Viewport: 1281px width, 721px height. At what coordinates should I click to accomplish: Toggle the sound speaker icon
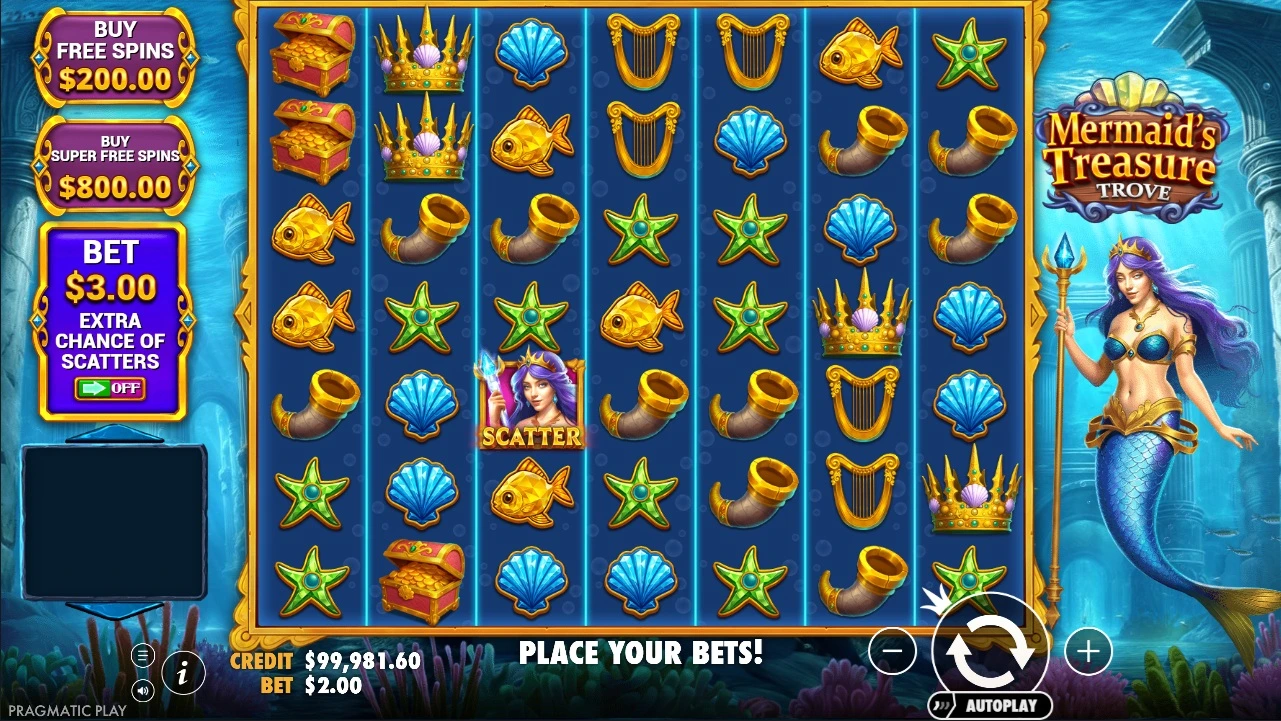point(143,689)
